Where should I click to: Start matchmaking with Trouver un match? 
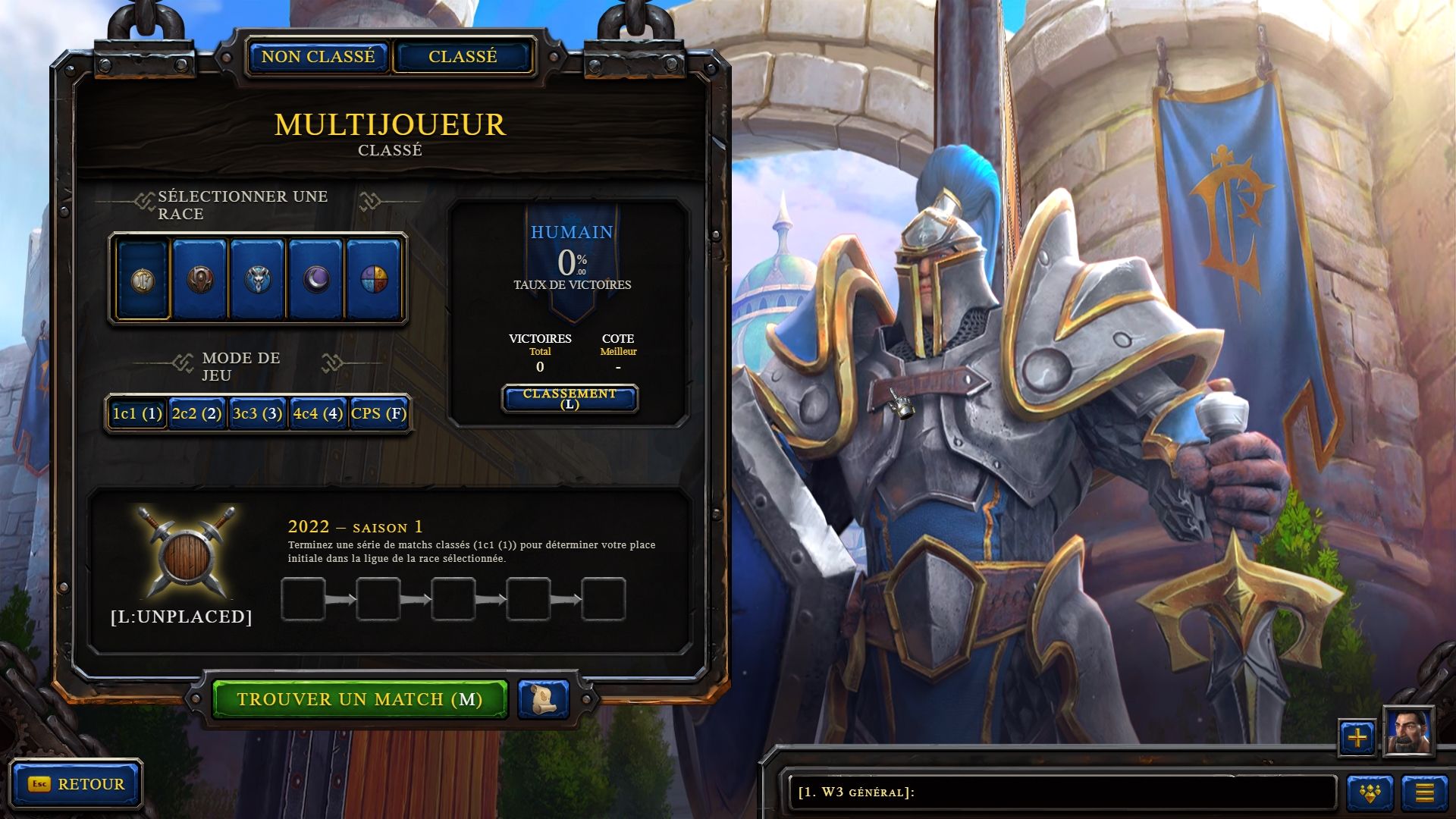[359, 699]
